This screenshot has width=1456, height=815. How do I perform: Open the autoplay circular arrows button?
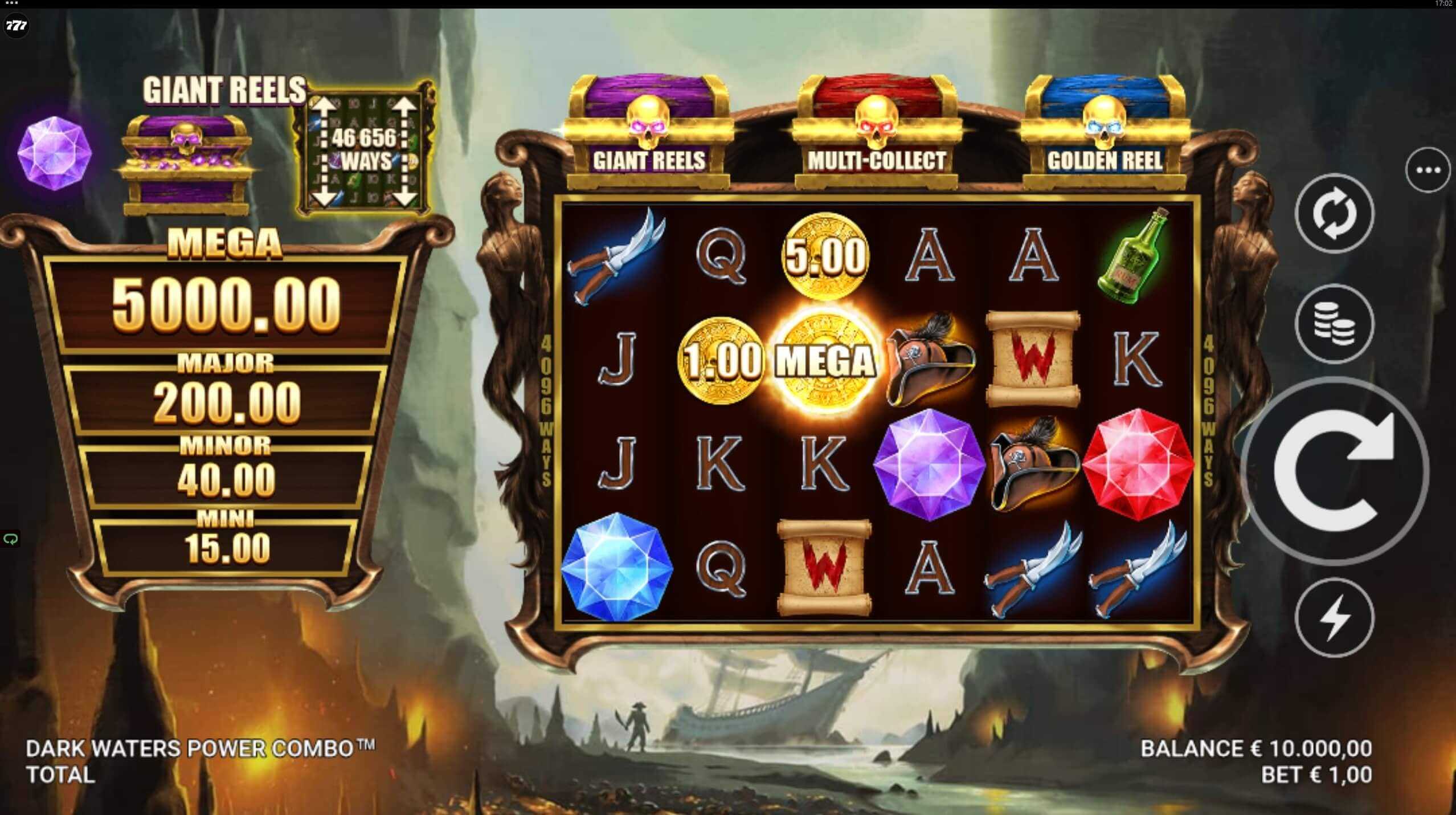[1334, 214]
